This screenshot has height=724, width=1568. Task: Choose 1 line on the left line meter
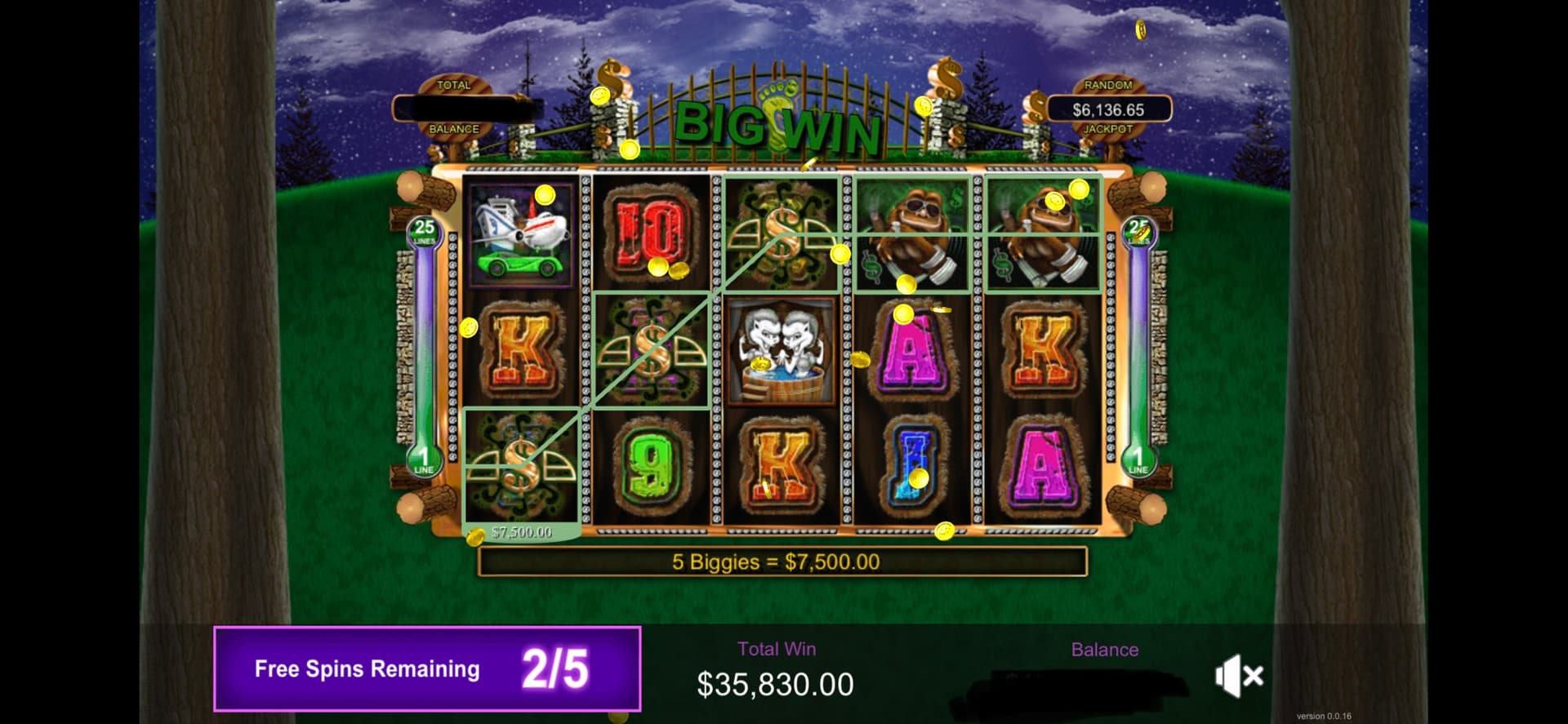click(424, 461)
